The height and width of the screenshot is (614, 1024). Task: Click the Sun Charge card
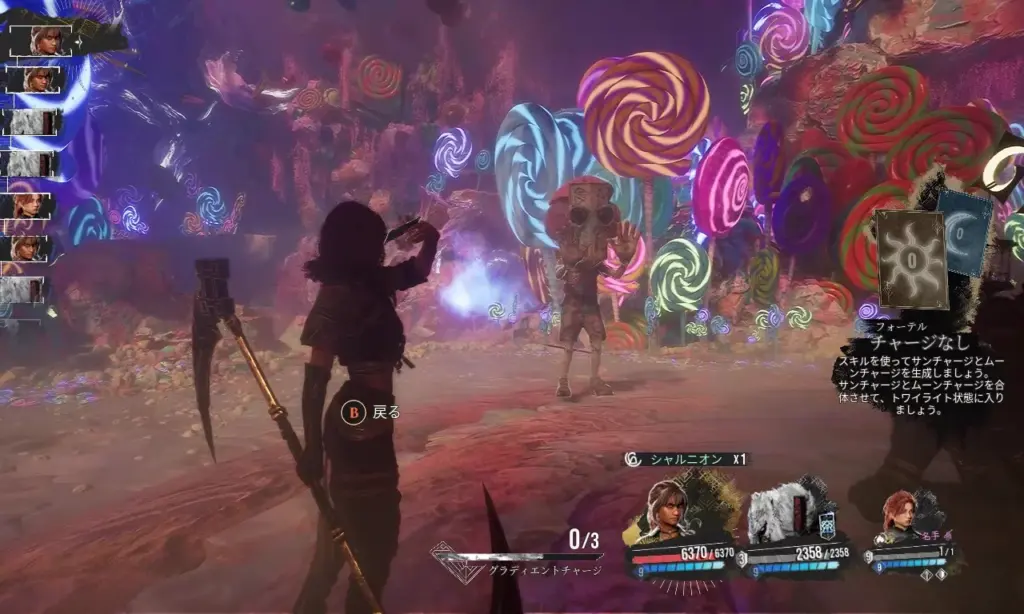909,258
